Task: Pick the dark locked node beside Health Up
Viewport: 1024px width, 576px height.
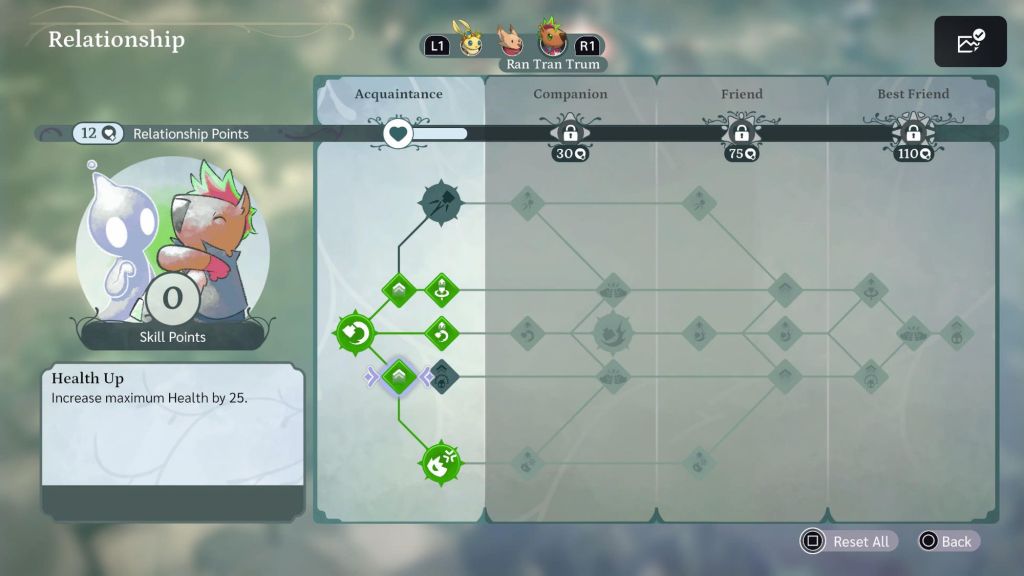Action: (442, 376)
